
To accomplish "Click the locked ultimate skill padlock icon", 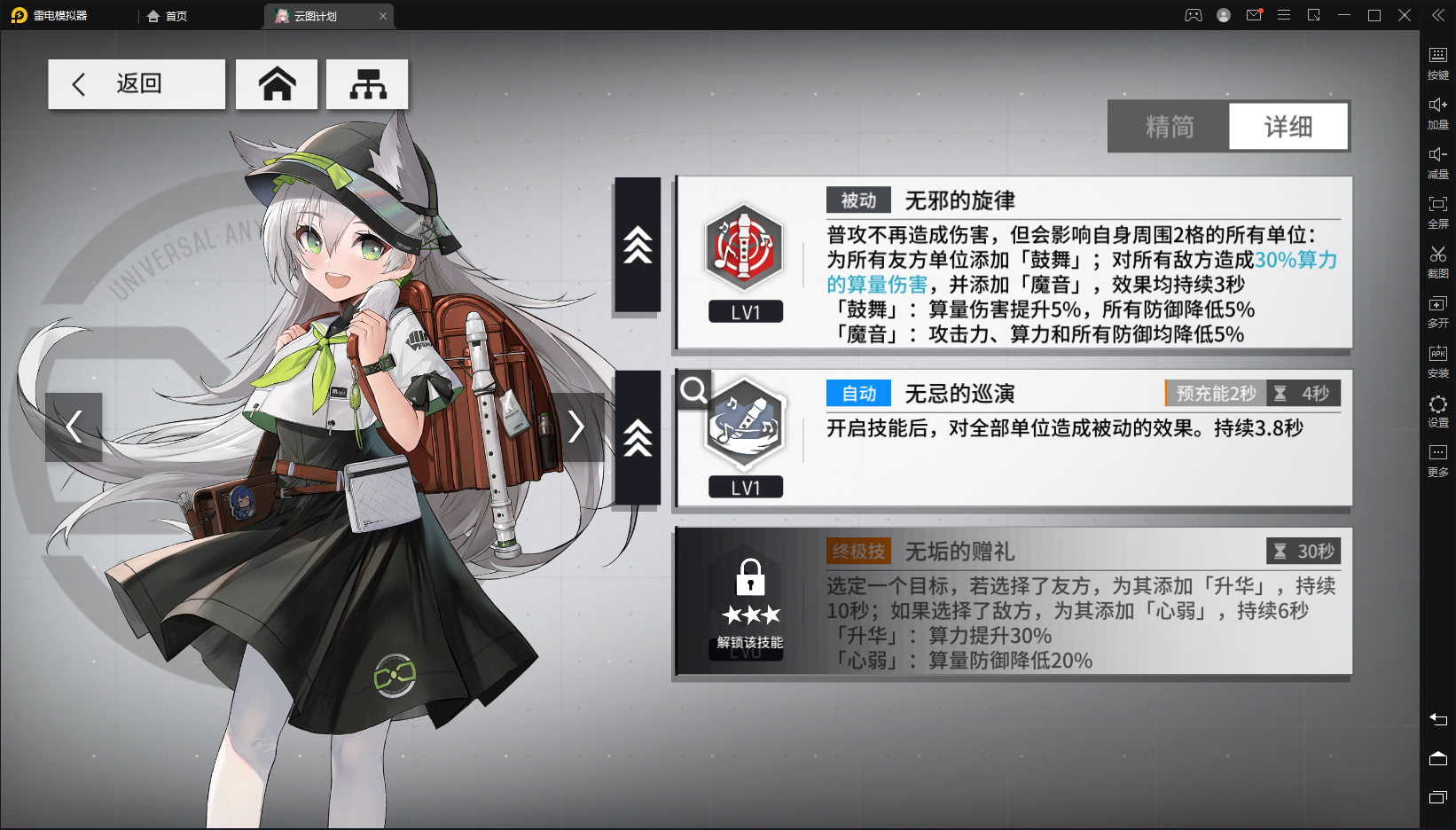I will point(749,577).
